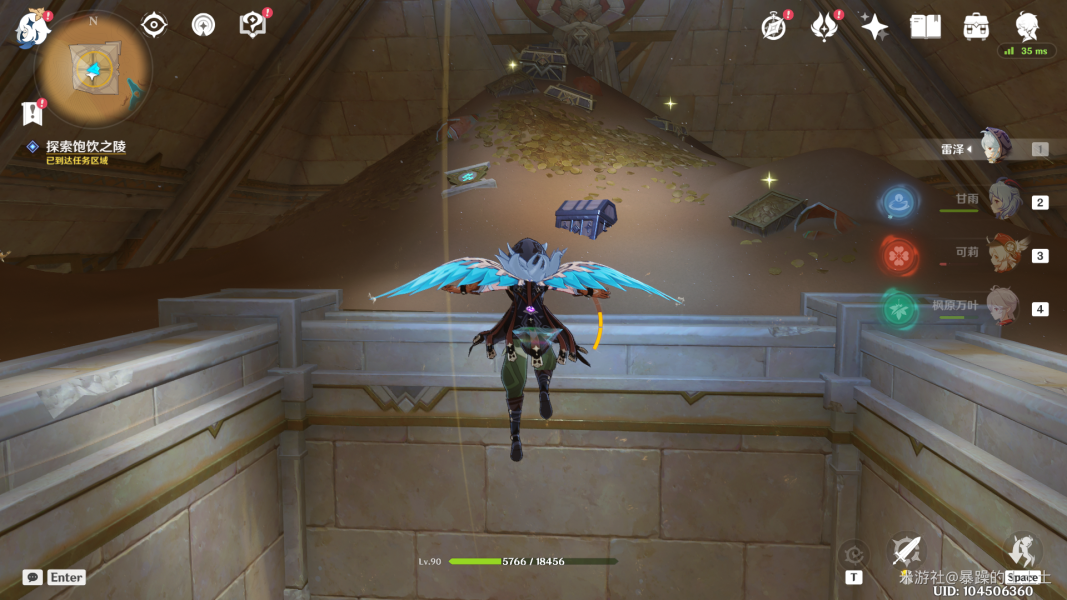Select party member 雷泽

pyautogui.click(x=995, y=148)
